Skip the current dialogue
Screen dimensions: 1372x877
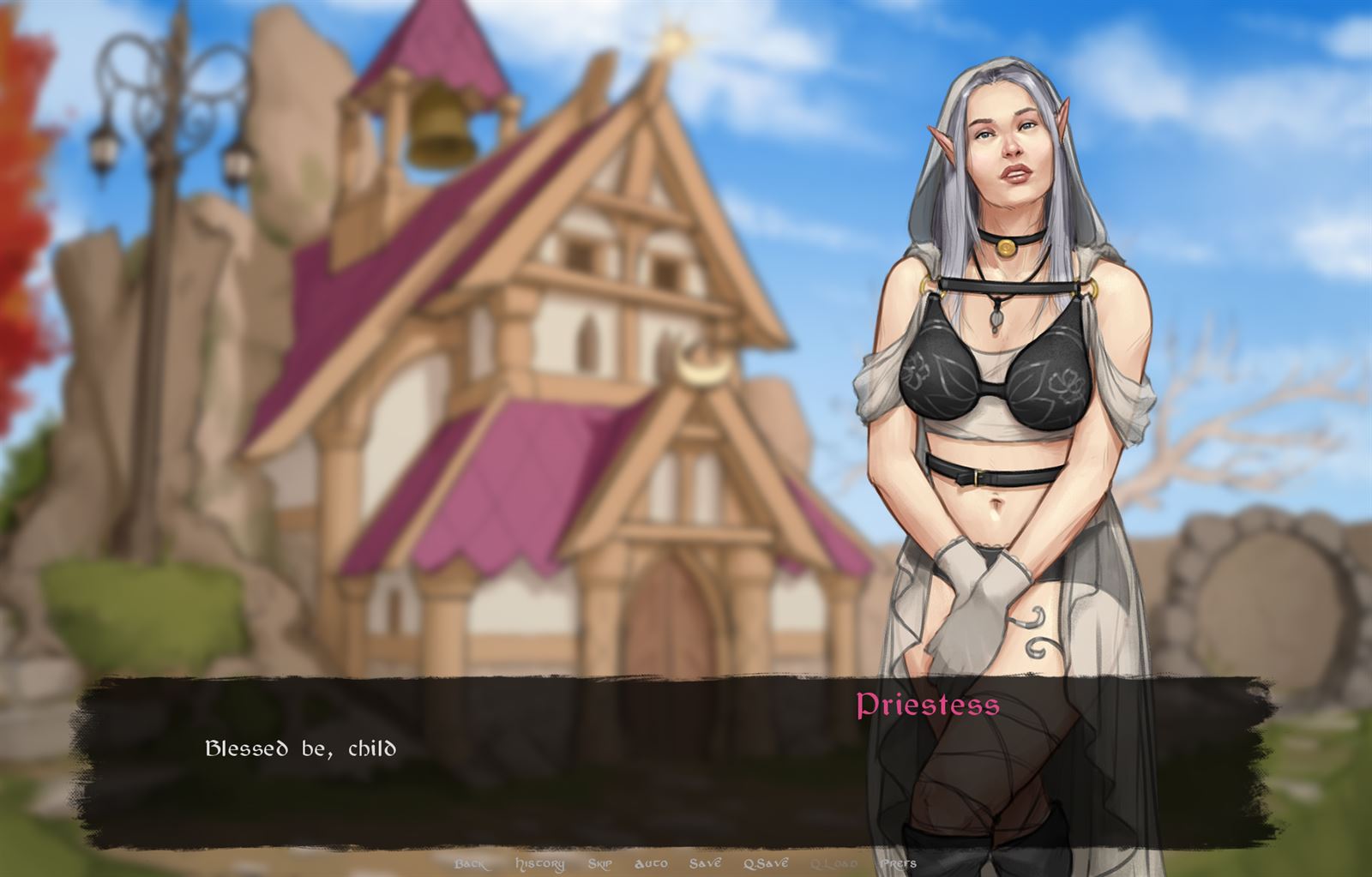click(x=600, y=863)
